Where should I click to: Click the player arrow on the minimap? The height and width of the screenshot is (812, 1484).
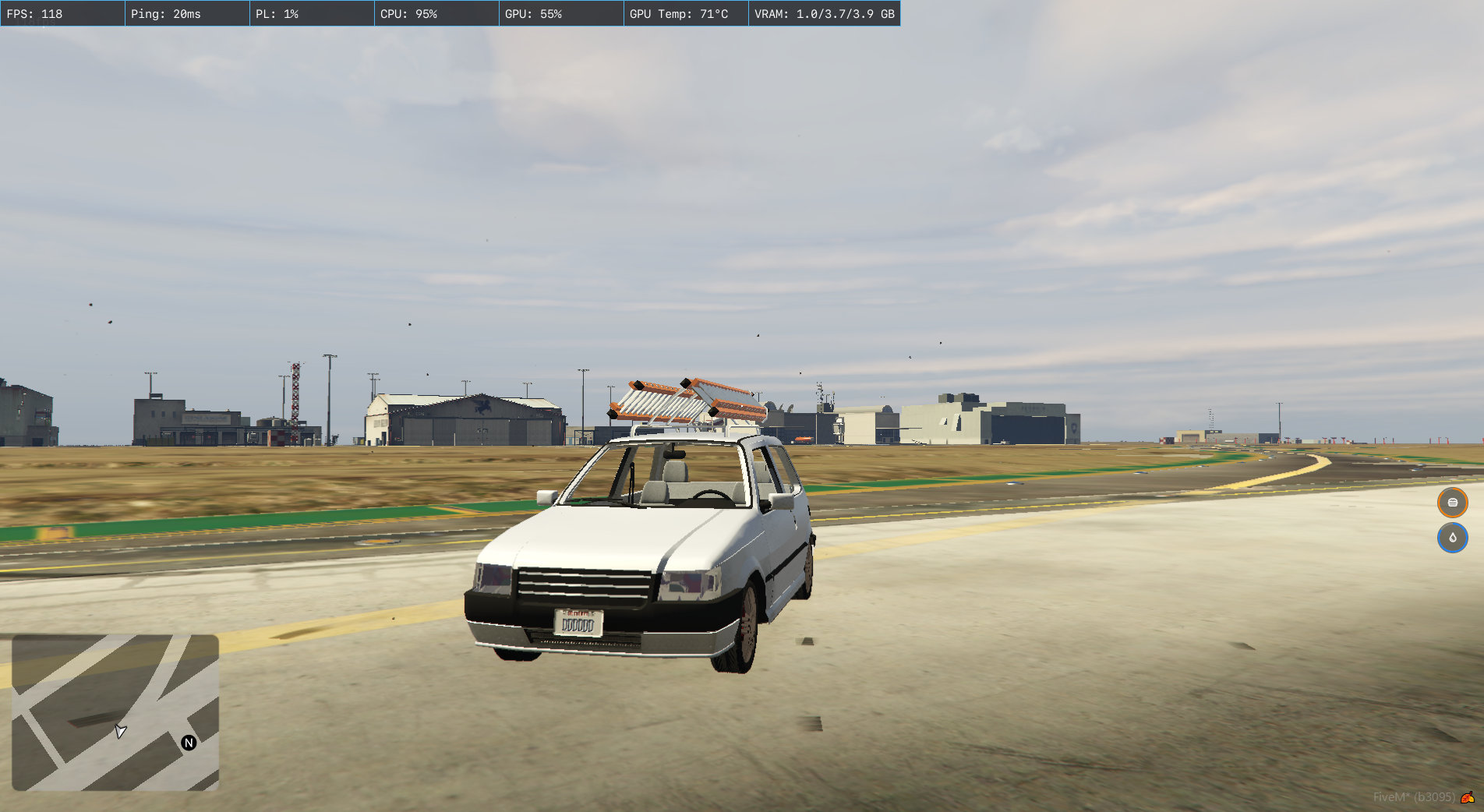pyautogui.click(x=120, y=731)
